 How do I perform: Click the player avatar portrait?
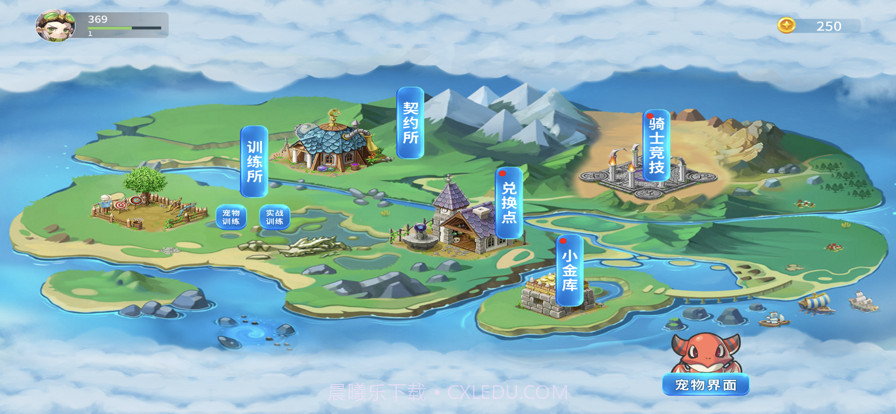[55, 25]
